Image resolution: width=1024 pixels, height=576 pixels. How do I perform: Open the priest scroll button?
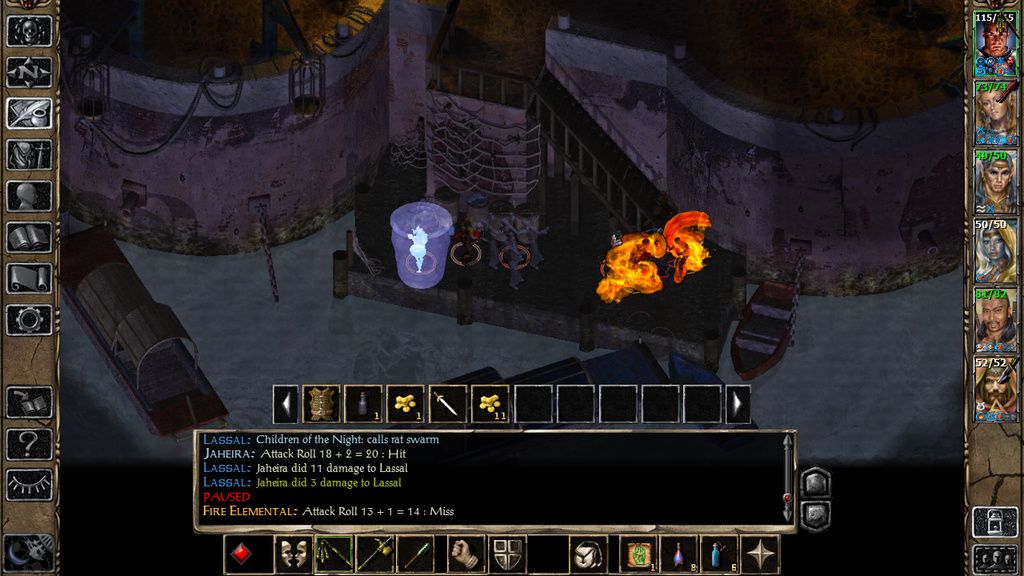click(29, 278)
